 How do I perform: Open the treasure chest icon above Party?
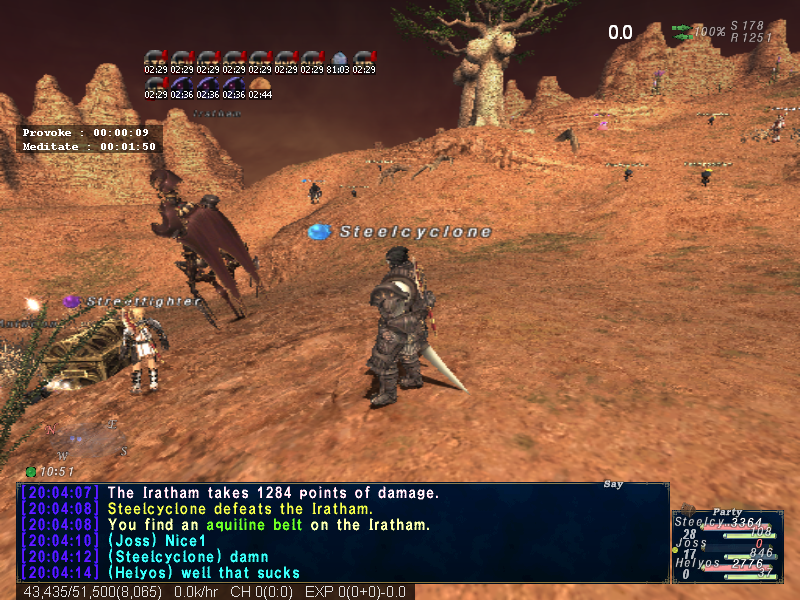point(687,510)
